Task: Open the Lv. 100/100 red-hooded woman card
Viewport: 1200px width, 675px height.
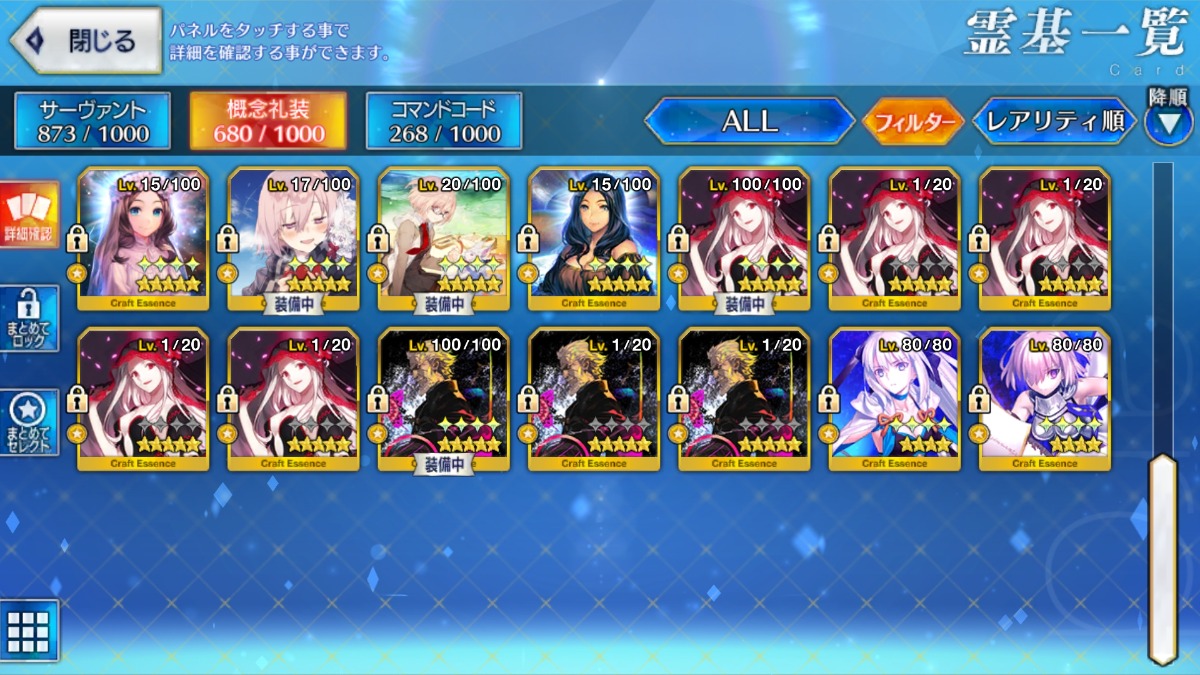Action: click(x=744, y=238)
